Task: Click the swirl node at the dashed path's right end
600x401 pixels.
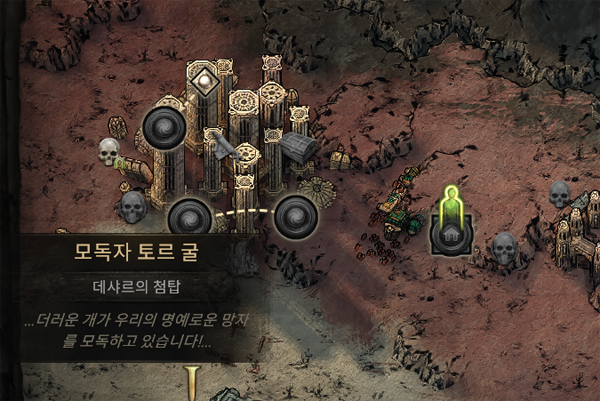Action: (x=295, y=215)
